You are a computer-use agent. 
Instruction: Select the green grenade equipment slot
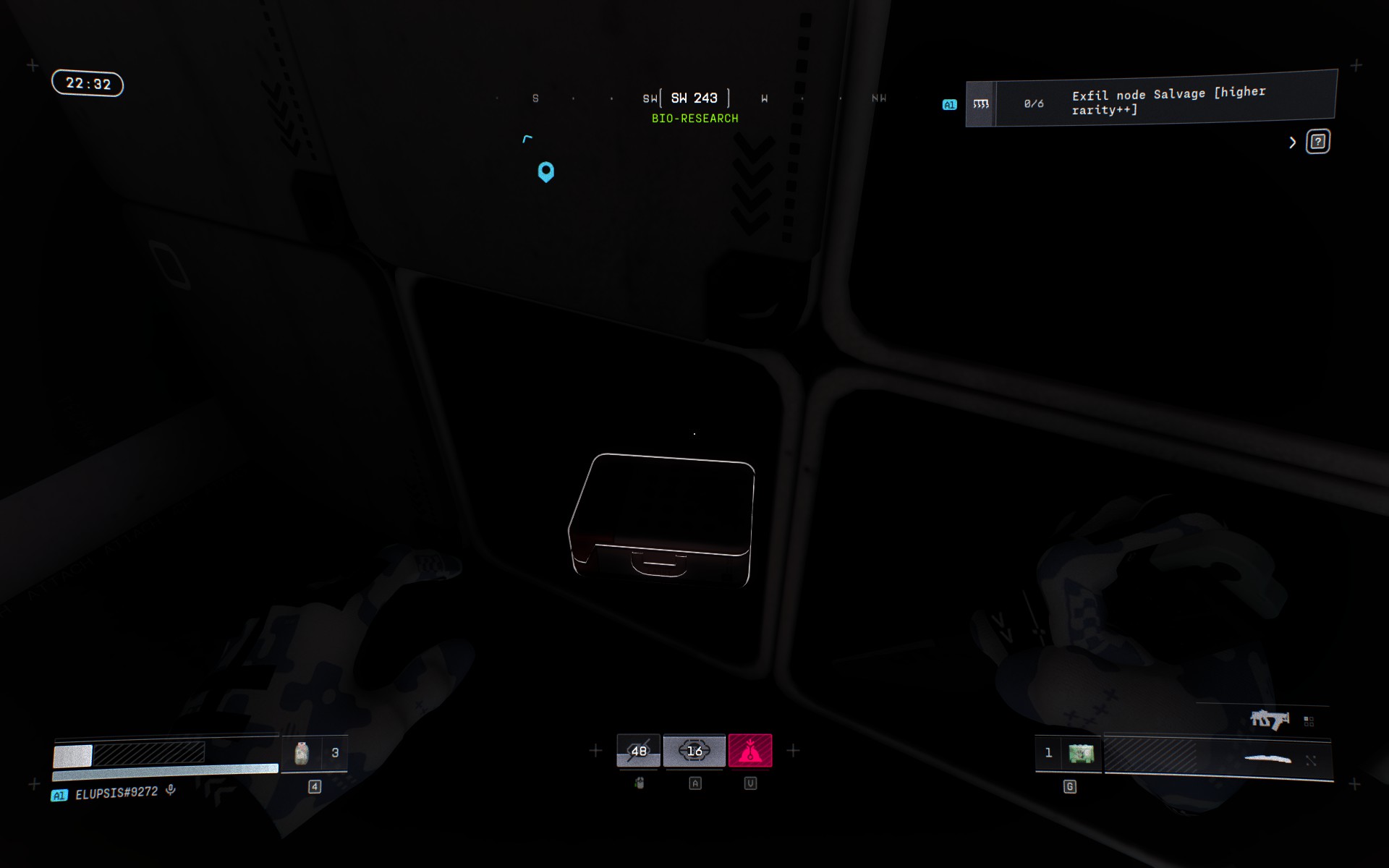(1081, 754)
